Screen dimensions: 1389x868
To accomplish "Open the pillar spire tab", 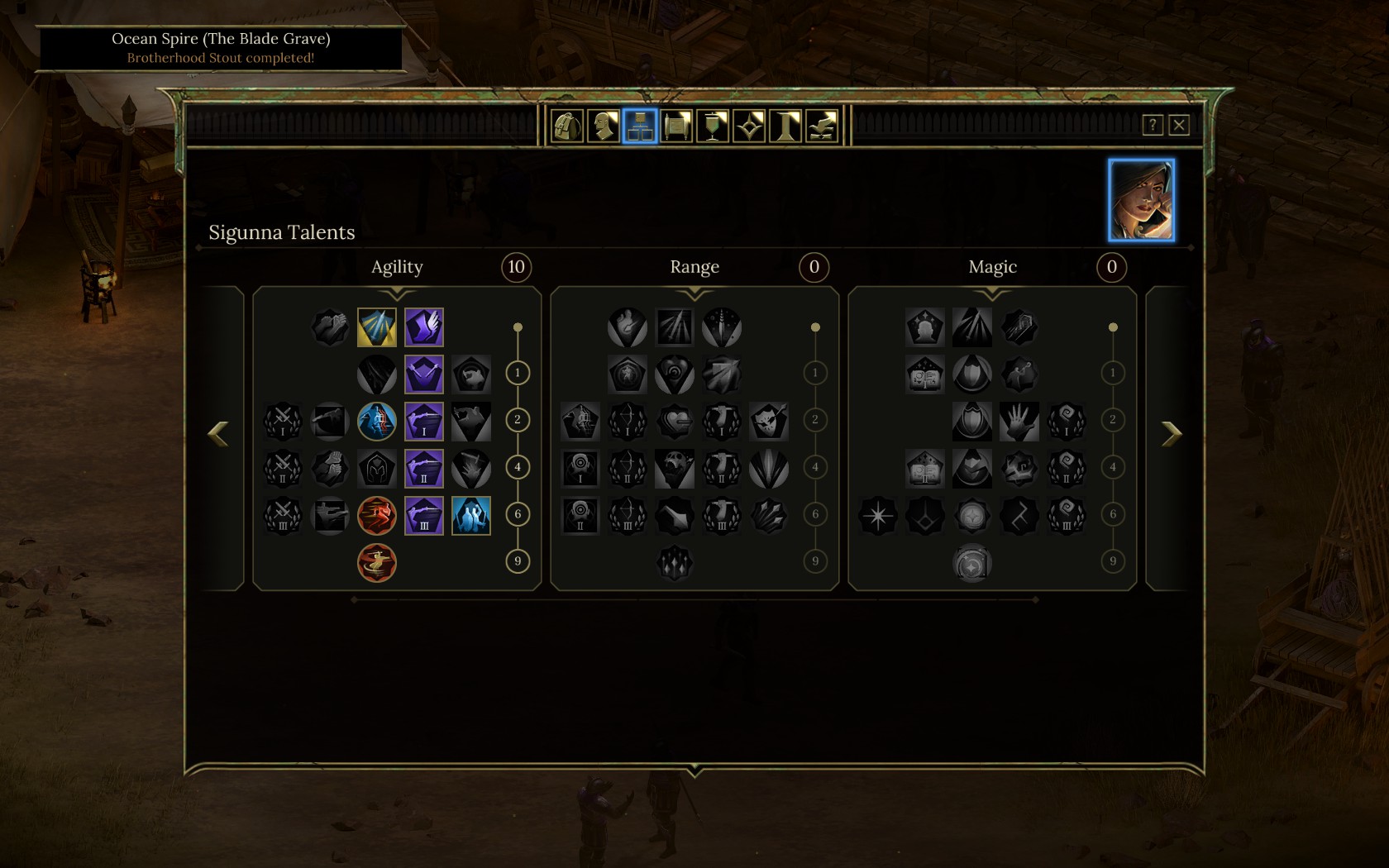I will [x=785, y=126].
